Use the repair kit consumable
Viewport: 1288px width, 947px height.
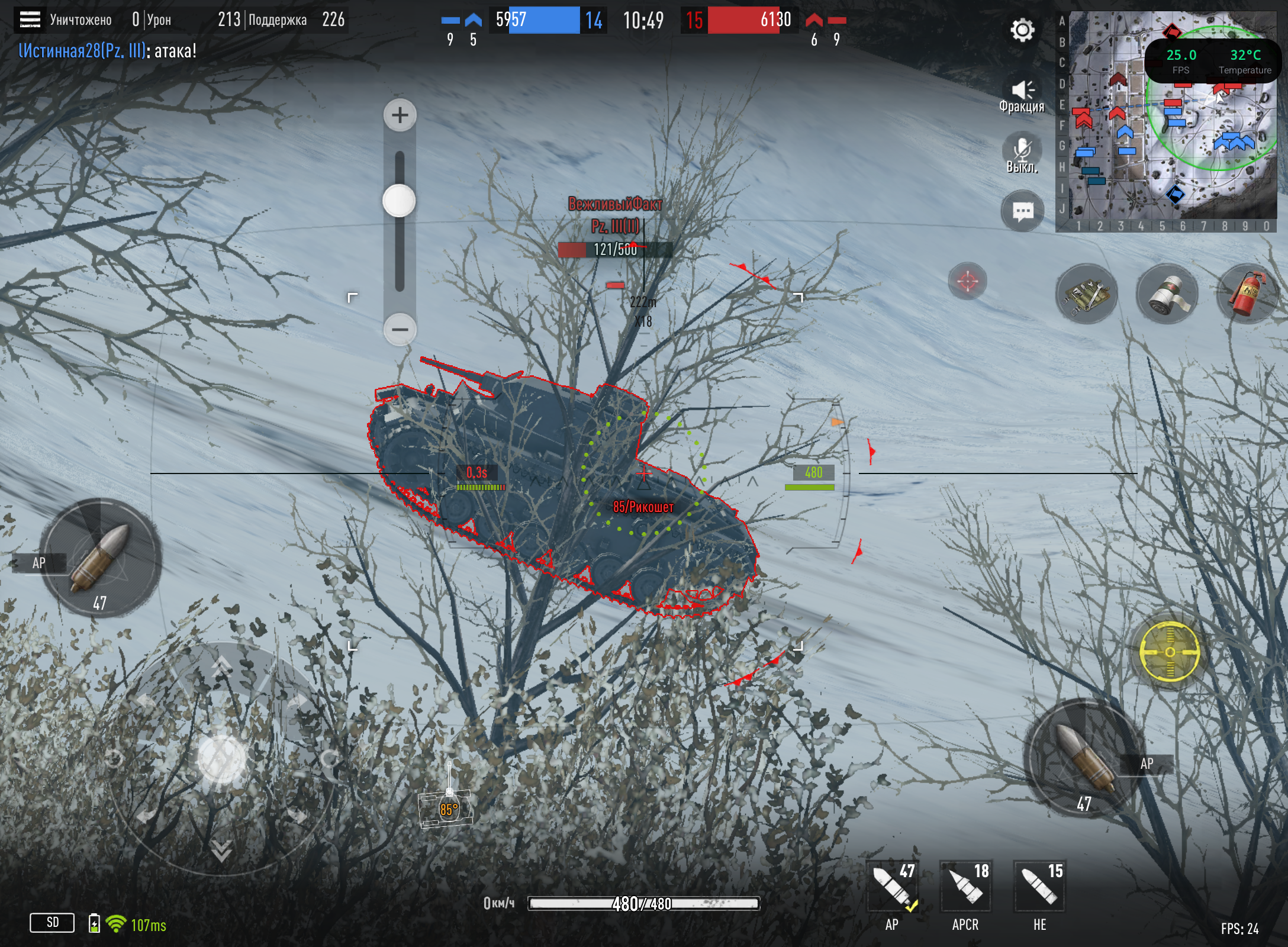(1086, 294)
